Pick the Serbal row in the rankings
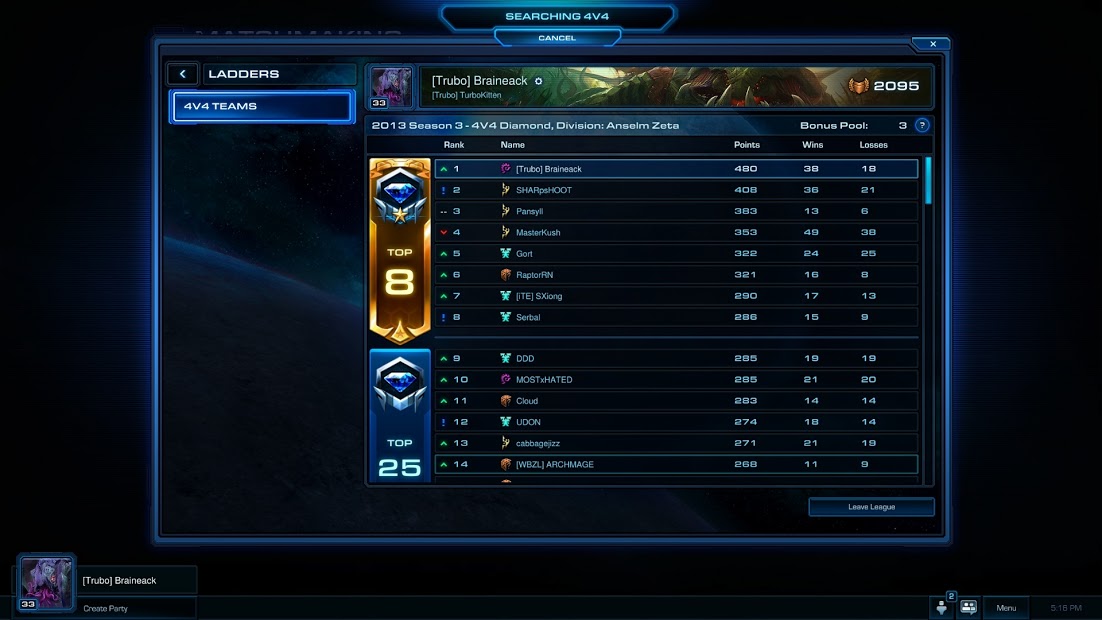 676,317
